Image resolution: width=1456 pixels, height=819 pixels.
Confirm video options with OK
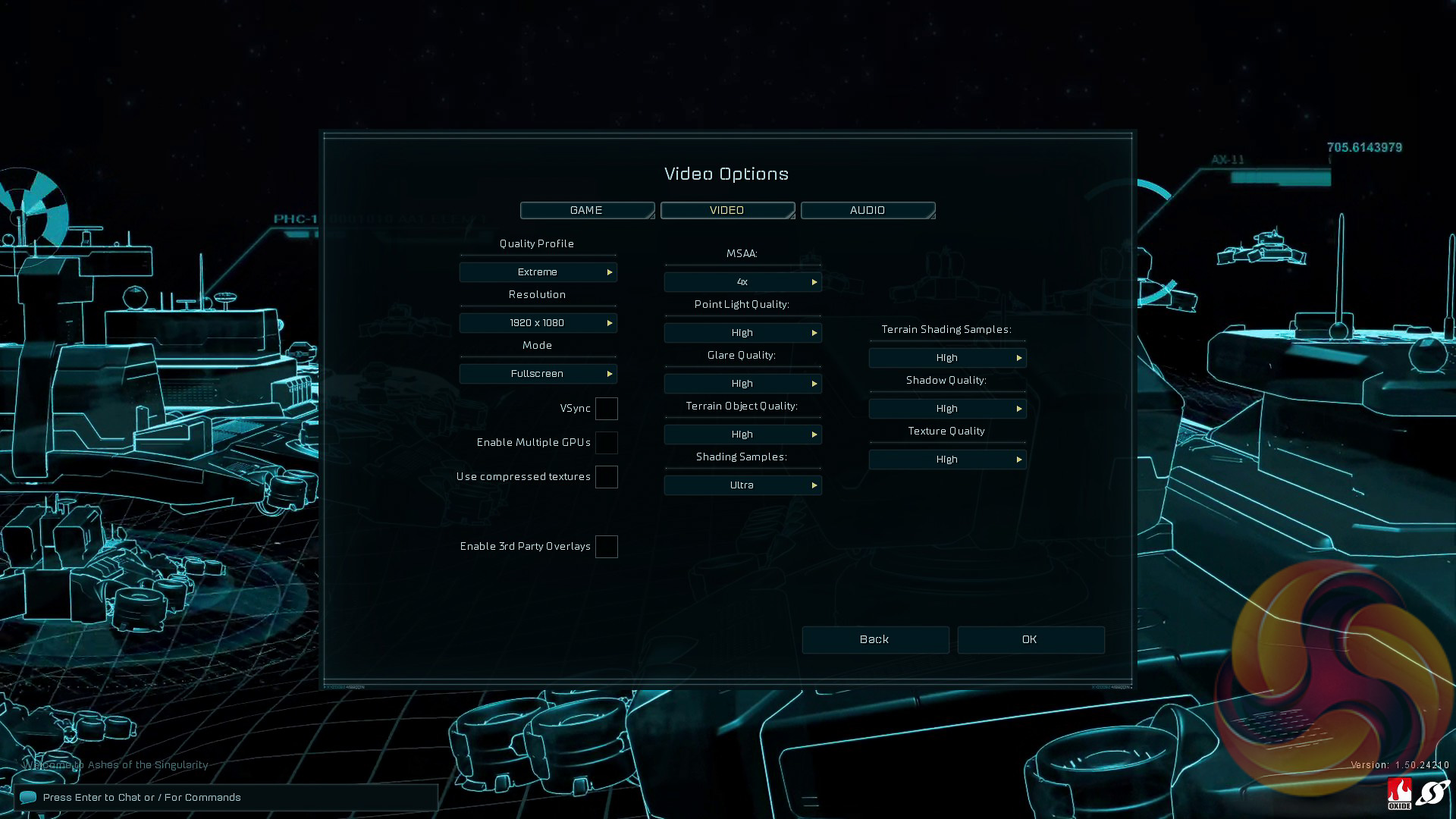point(1030,640)
